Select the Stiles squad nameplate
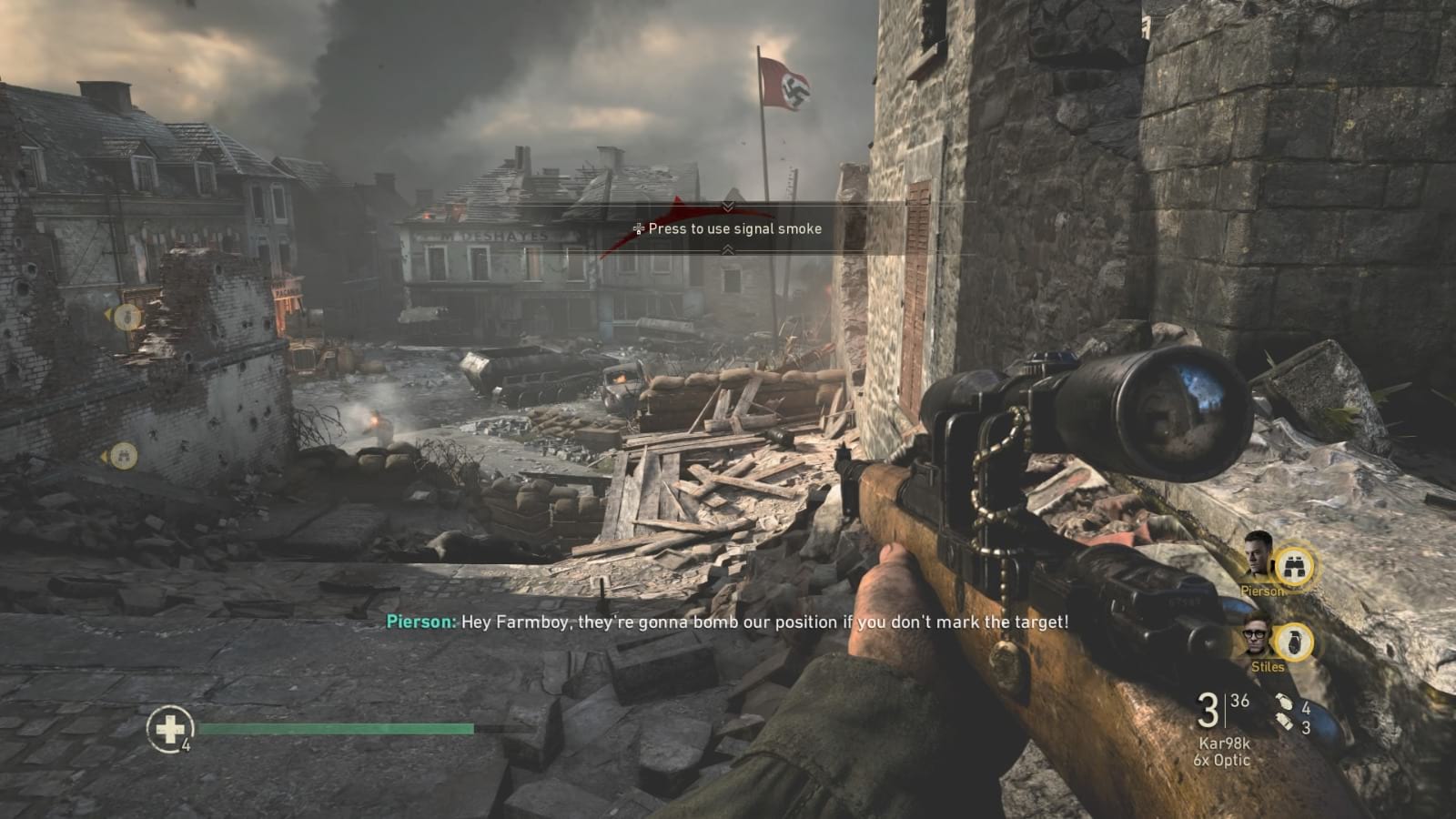Viewport: 1456px width, 819px height. pos(1268,666)
